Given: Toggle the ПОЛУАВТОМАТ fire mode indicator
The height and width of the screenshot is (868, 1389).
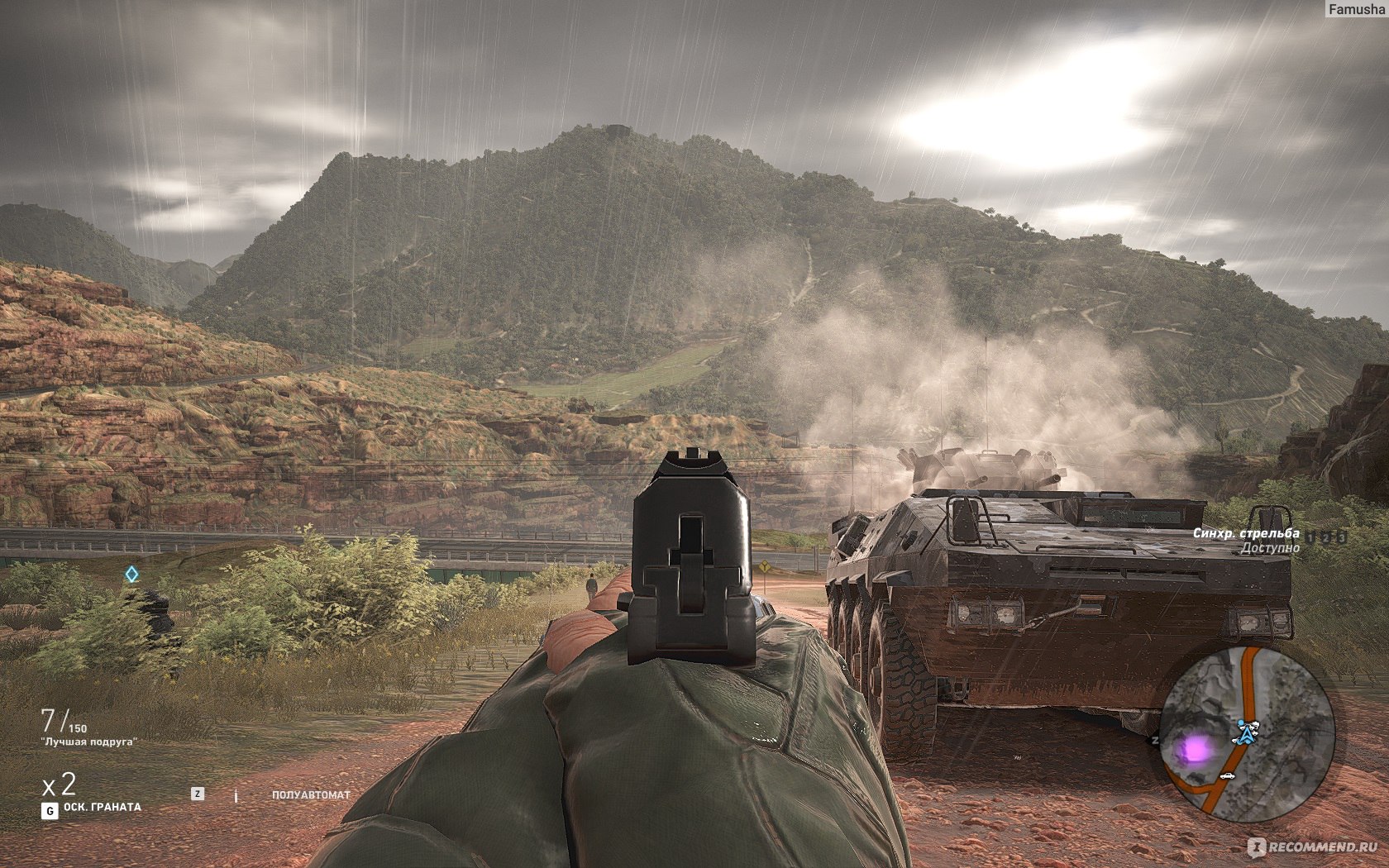Looking at the screenshot, I should point(311,795).
